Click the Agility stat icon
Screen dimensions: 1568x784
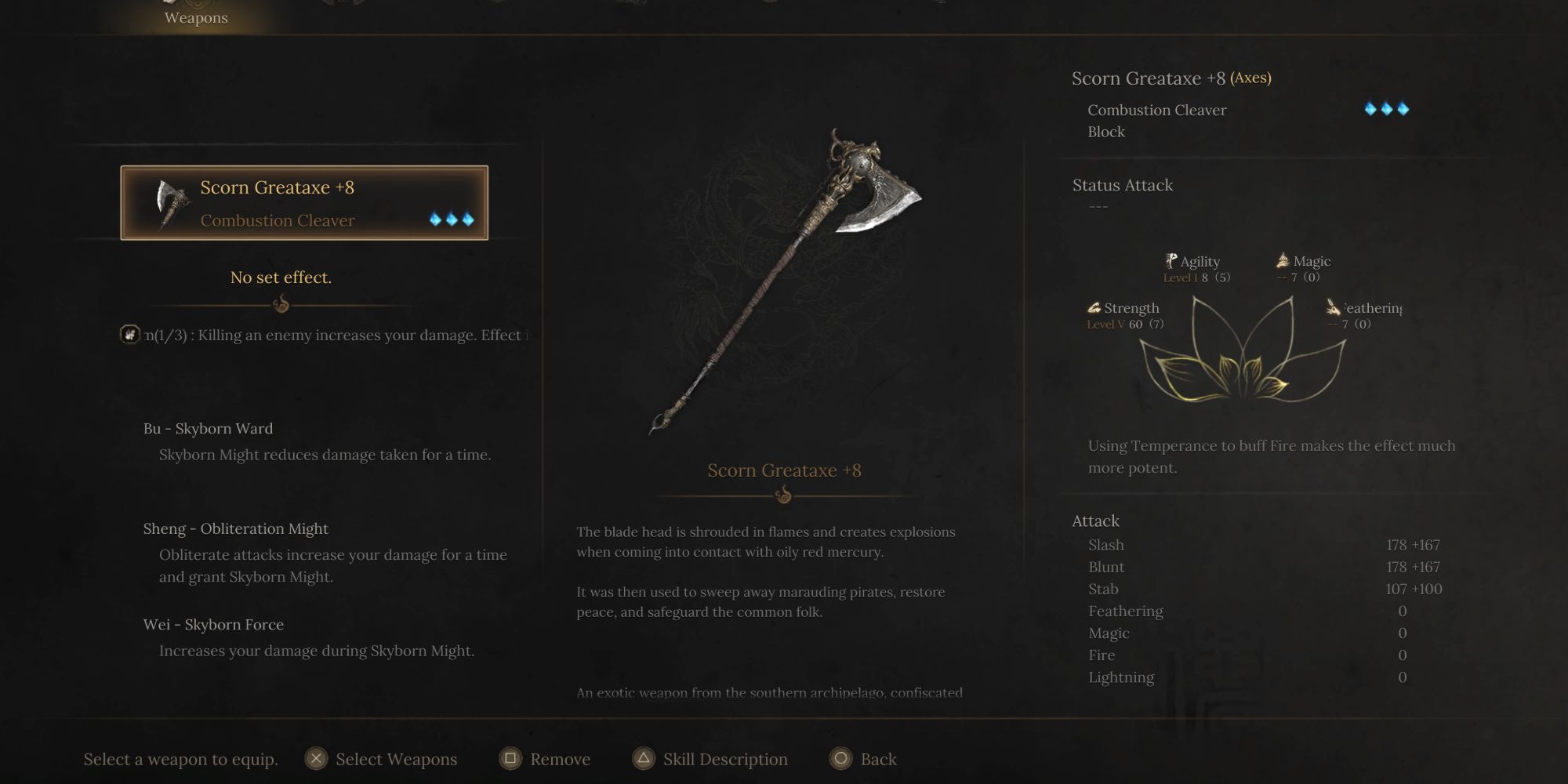(x=1170, y=260)
